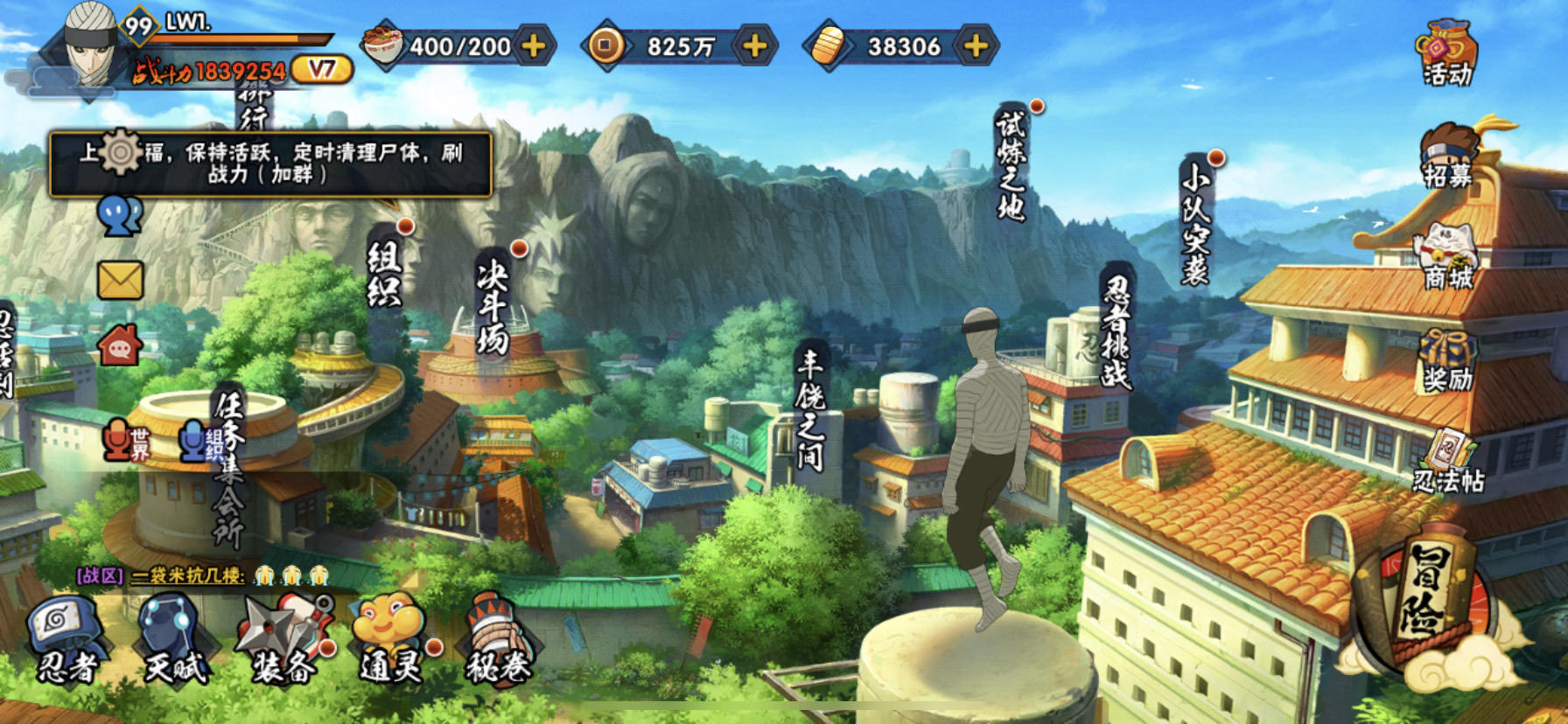Enter the 商城 shop

click(x=1447, y=259)
